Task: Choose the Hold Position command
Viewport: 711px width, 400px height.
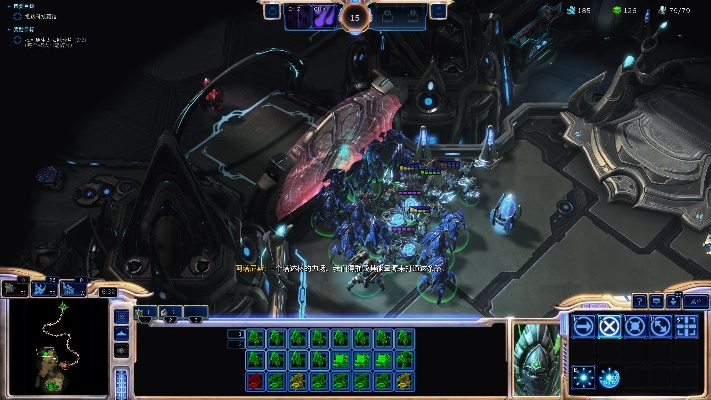Action: coord(634,325)
